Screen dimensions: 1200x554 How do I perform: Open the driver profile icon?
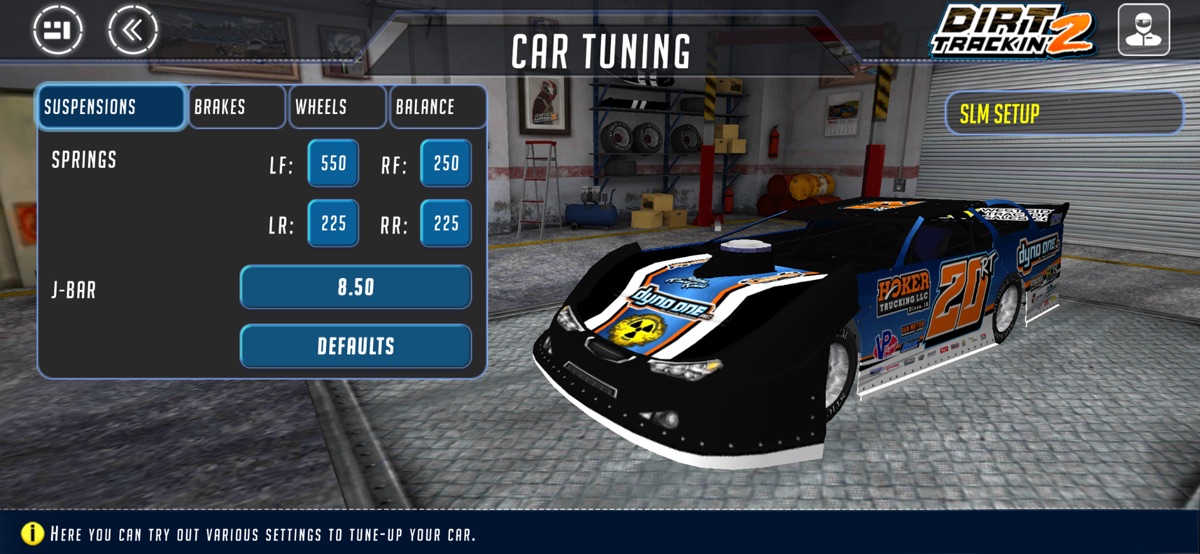[x=1144, y=30]
